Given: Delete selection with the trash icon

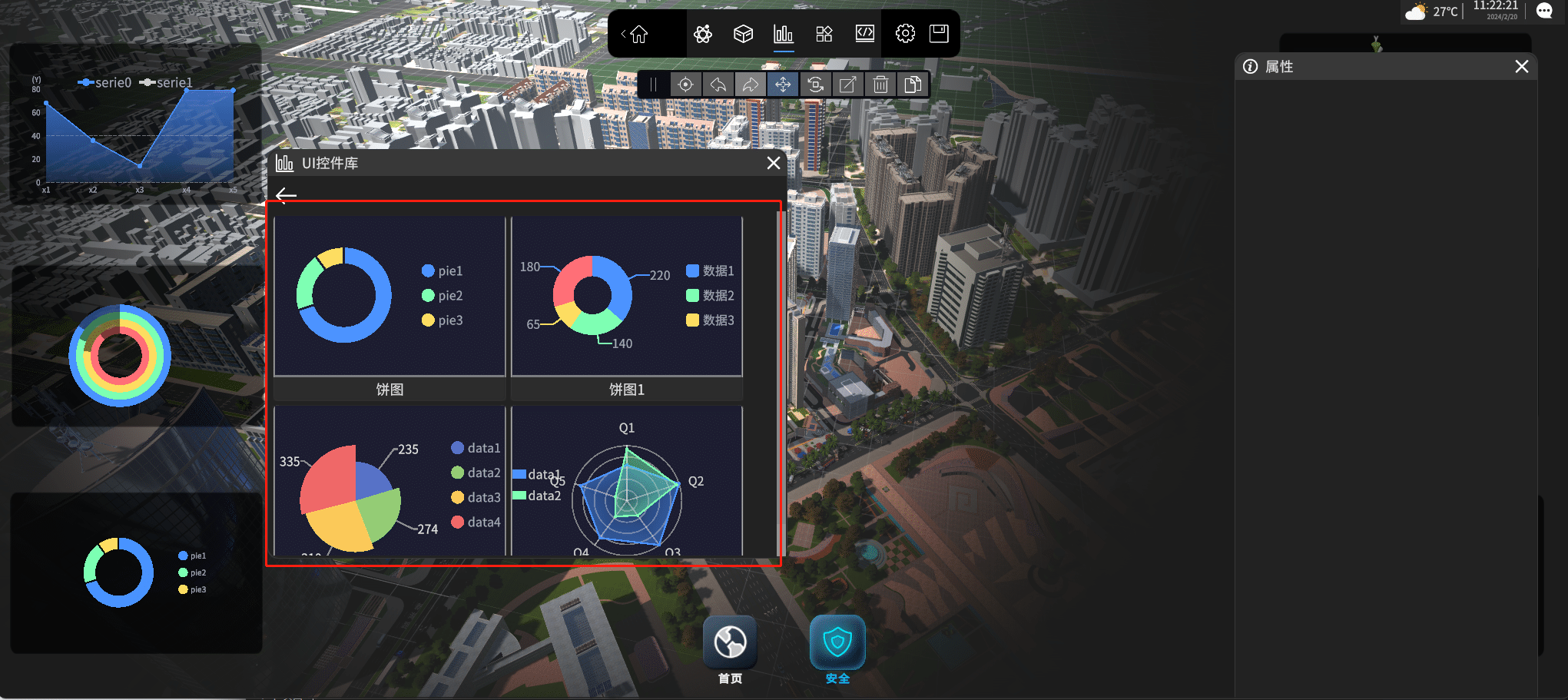Looking at the screenshot, I should [x=880, y=85].
